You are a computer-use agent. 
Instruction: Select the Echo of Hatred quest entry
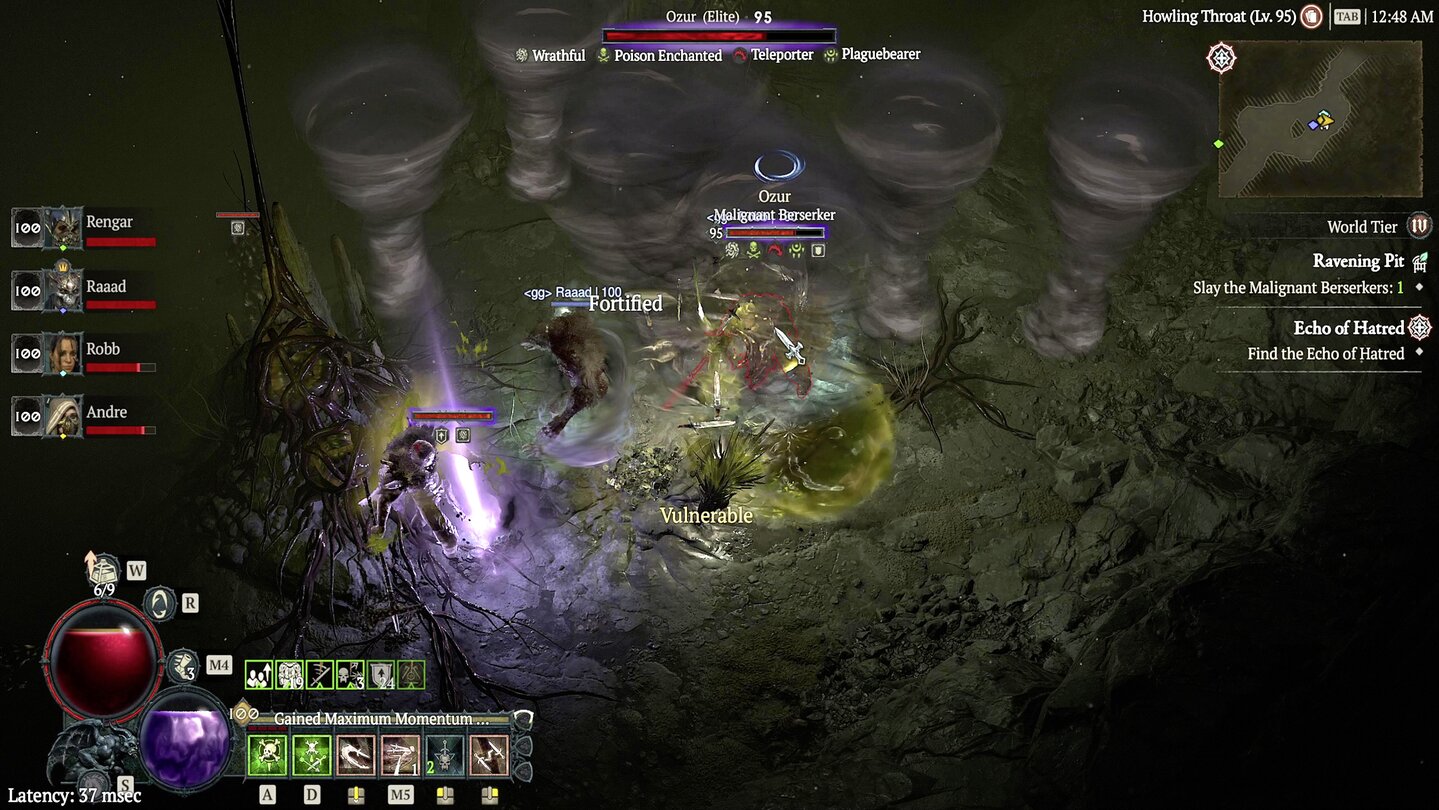click(x=1349, y=328)
